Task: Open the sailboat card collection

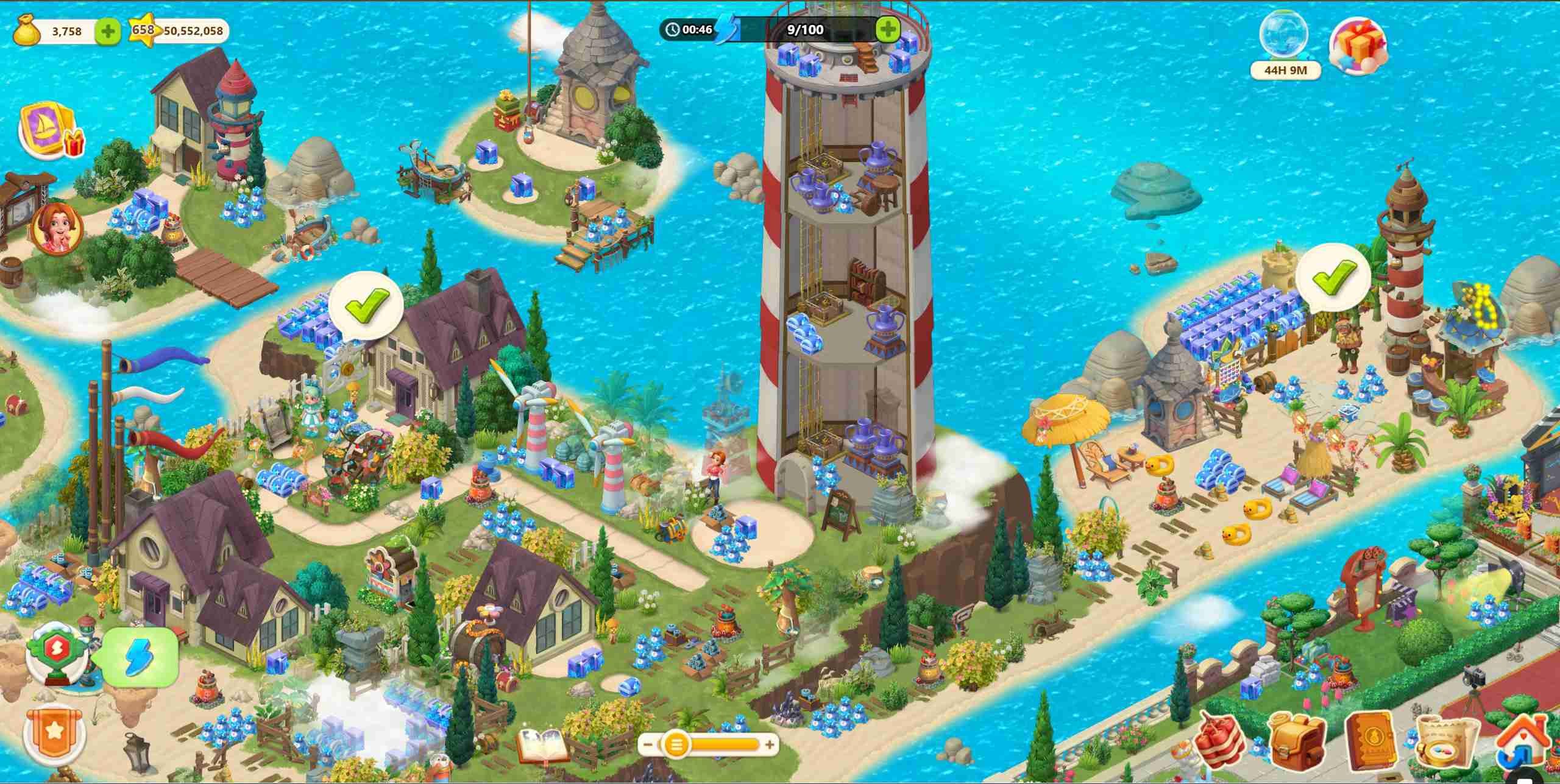Action: coord(49,130)
